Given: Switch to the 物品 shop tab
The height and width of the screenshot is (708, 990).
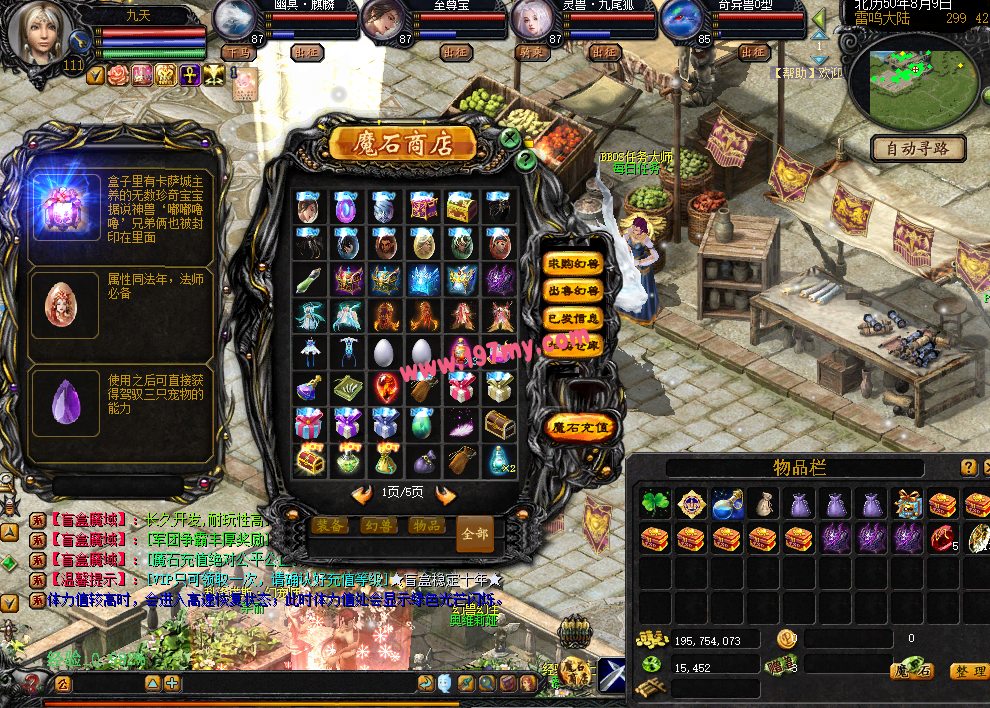Looking at the screenshot, I should click(428, 526).
